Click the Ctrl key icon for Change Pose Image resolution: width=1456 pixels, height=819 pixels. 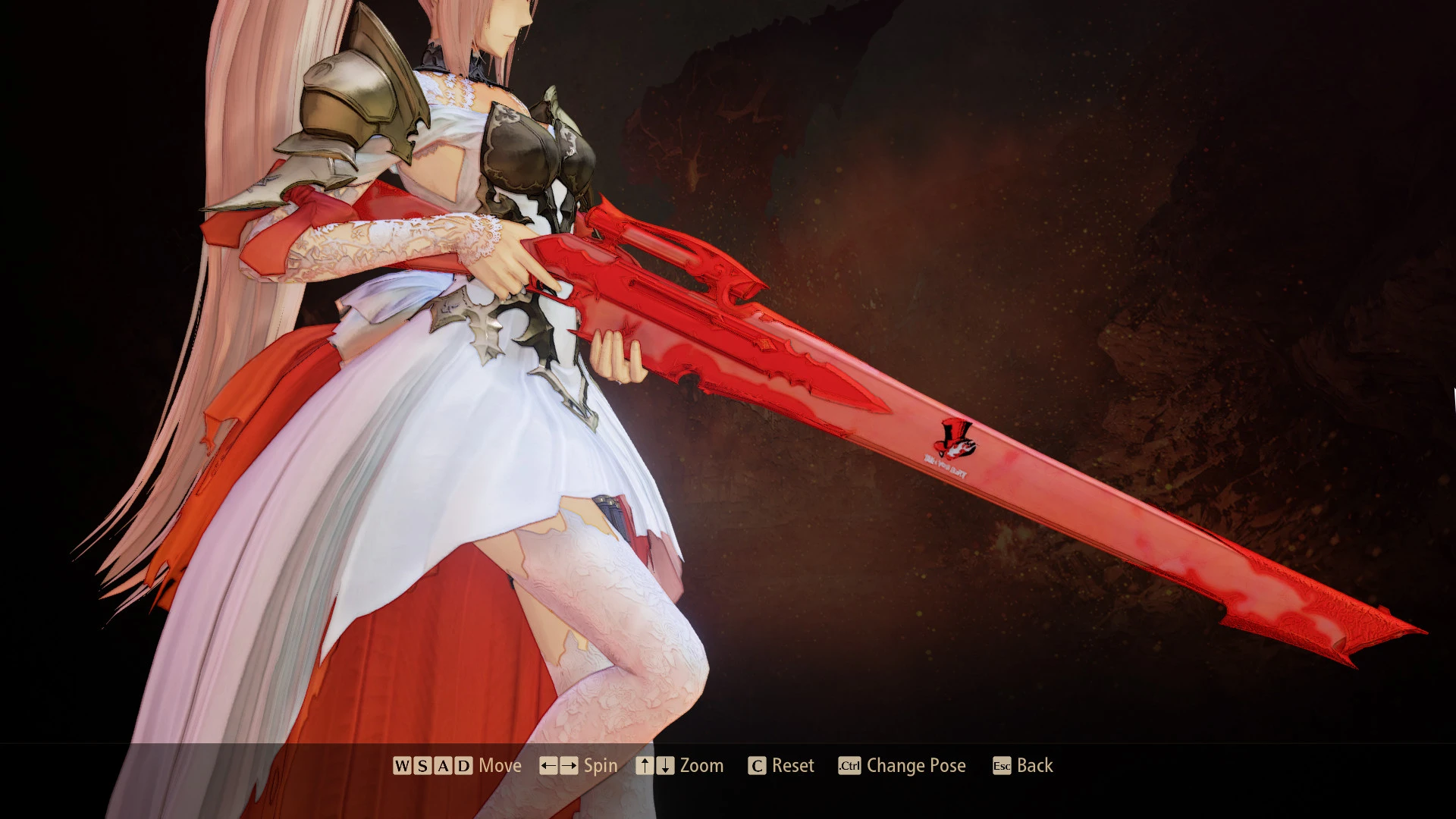849,767
